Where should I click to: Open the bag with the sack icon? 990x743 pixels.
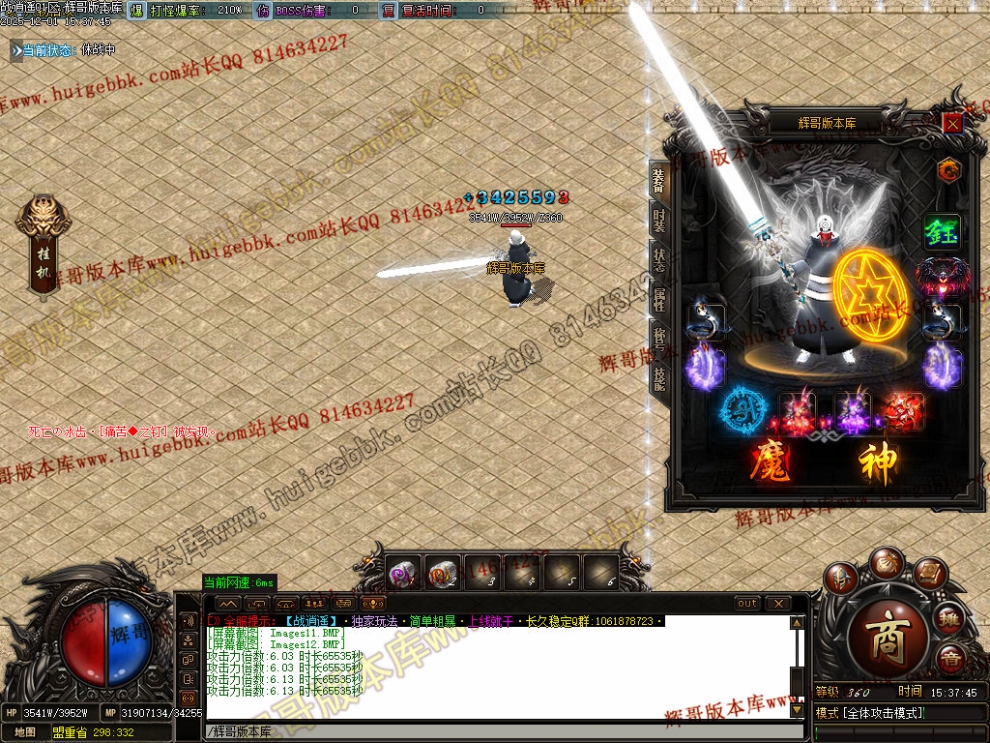[x=886, y=563]
